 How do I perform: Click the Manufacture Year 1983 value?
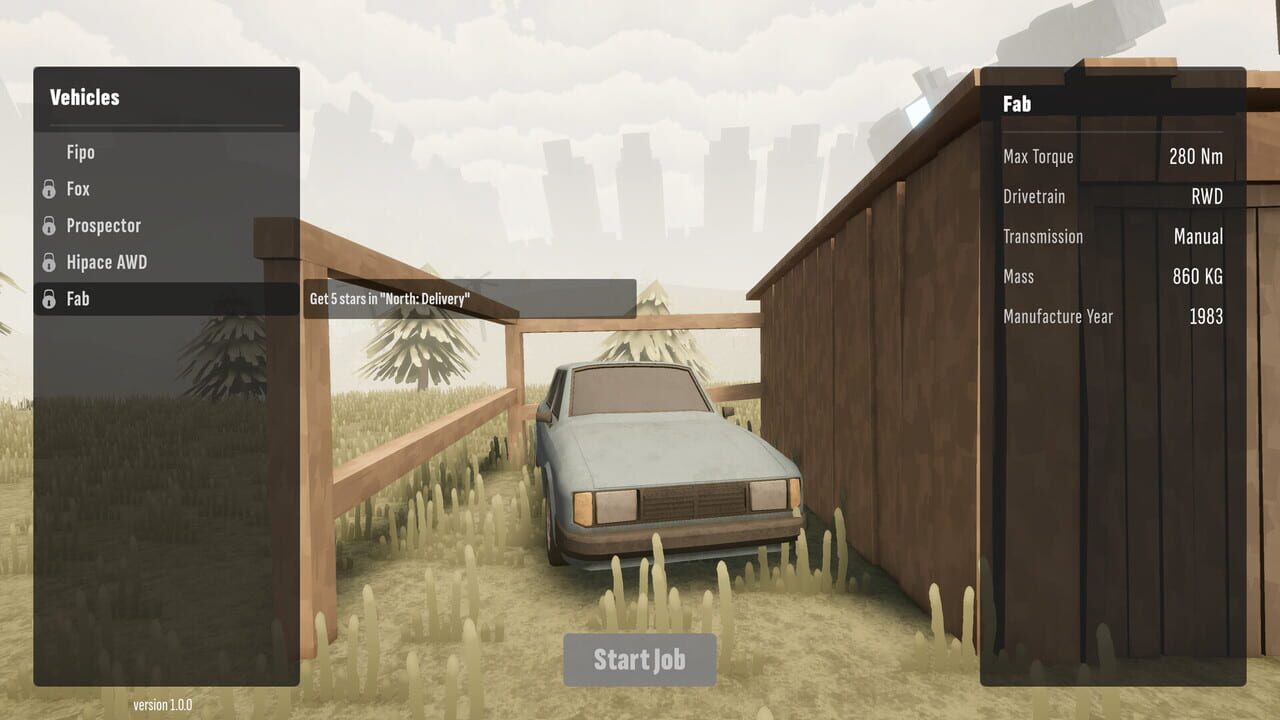[1208, 316]
